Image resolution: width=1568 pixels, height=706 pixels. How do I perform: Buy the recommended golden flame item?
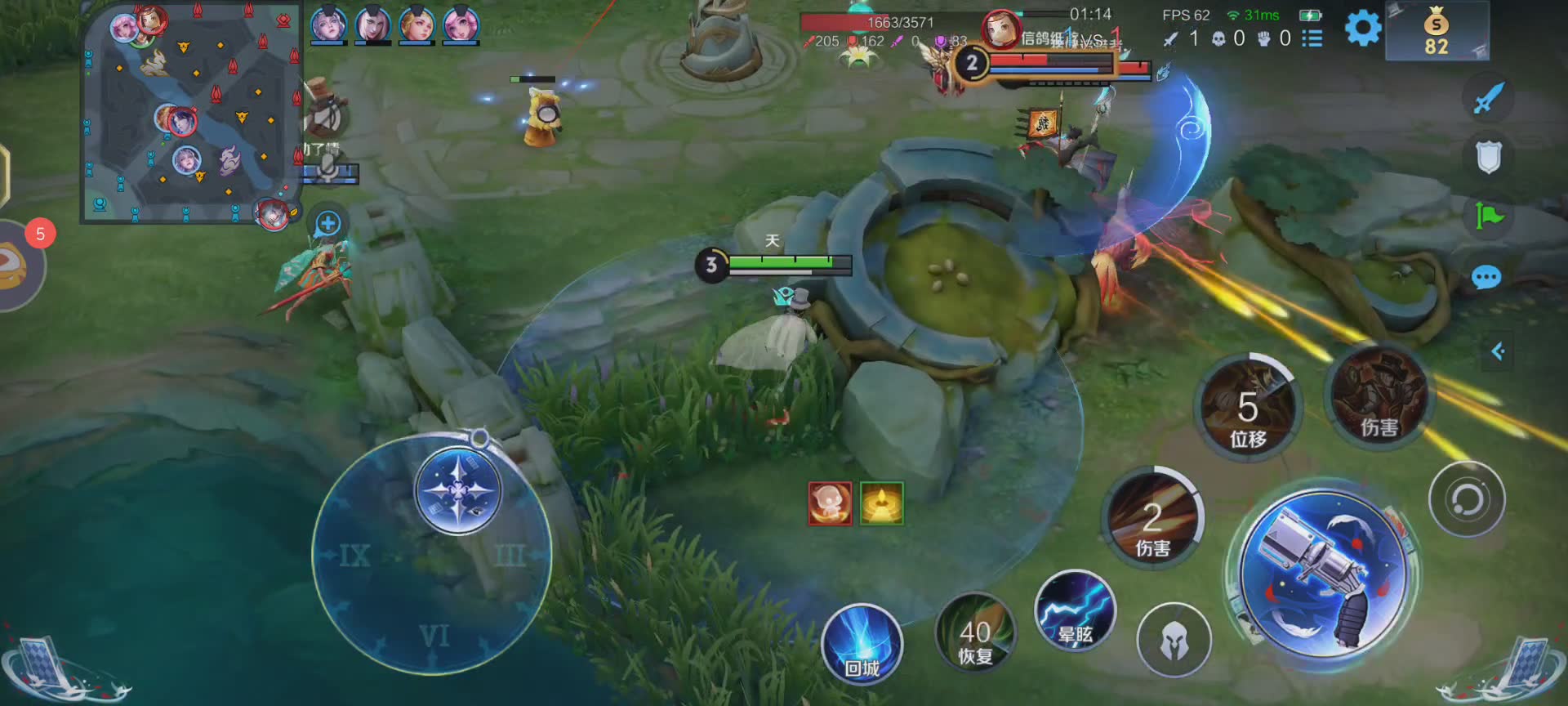(882, 503)
